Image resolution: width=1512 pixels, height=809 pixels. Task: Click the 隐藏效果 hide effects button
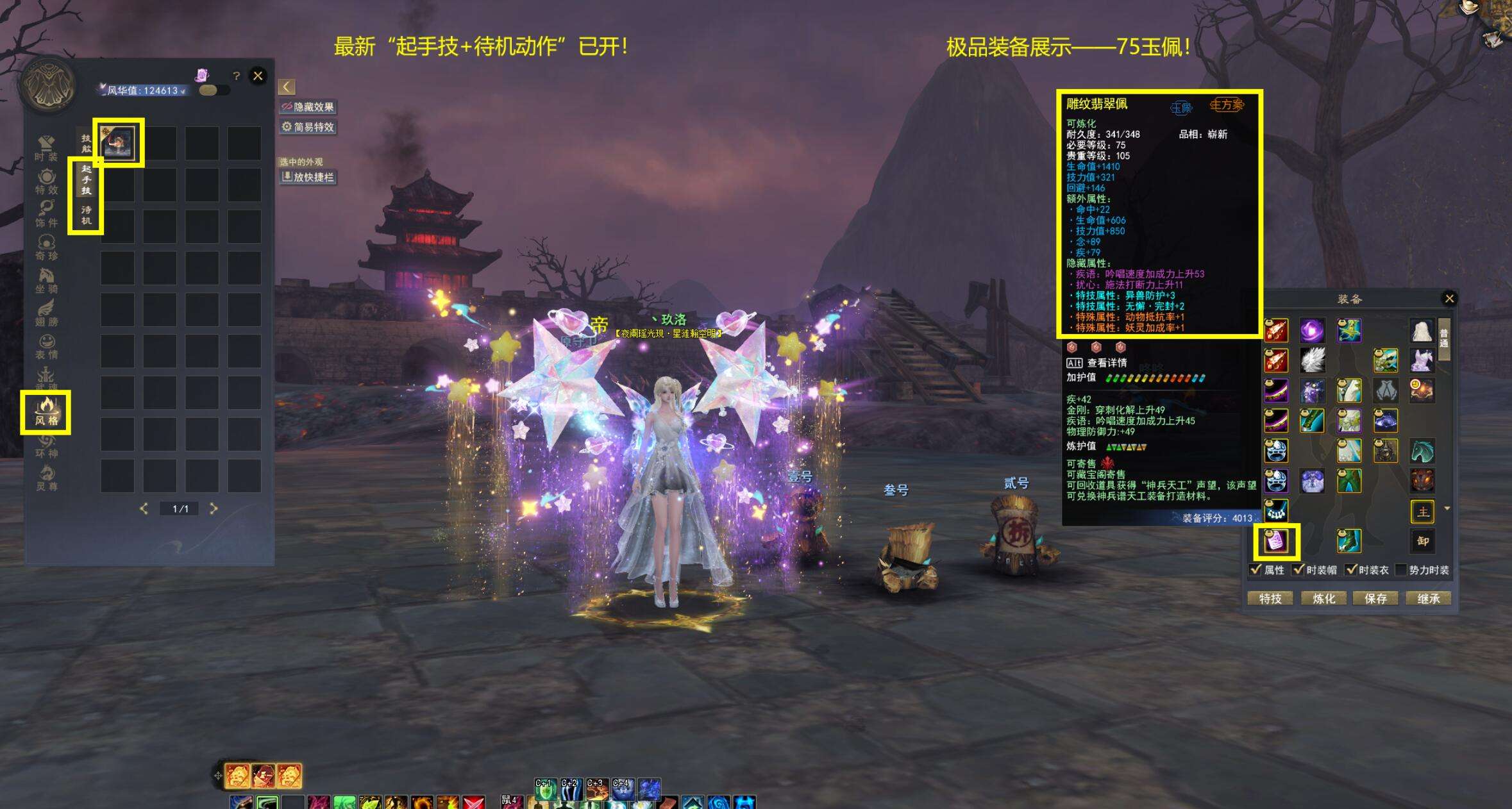308,107
